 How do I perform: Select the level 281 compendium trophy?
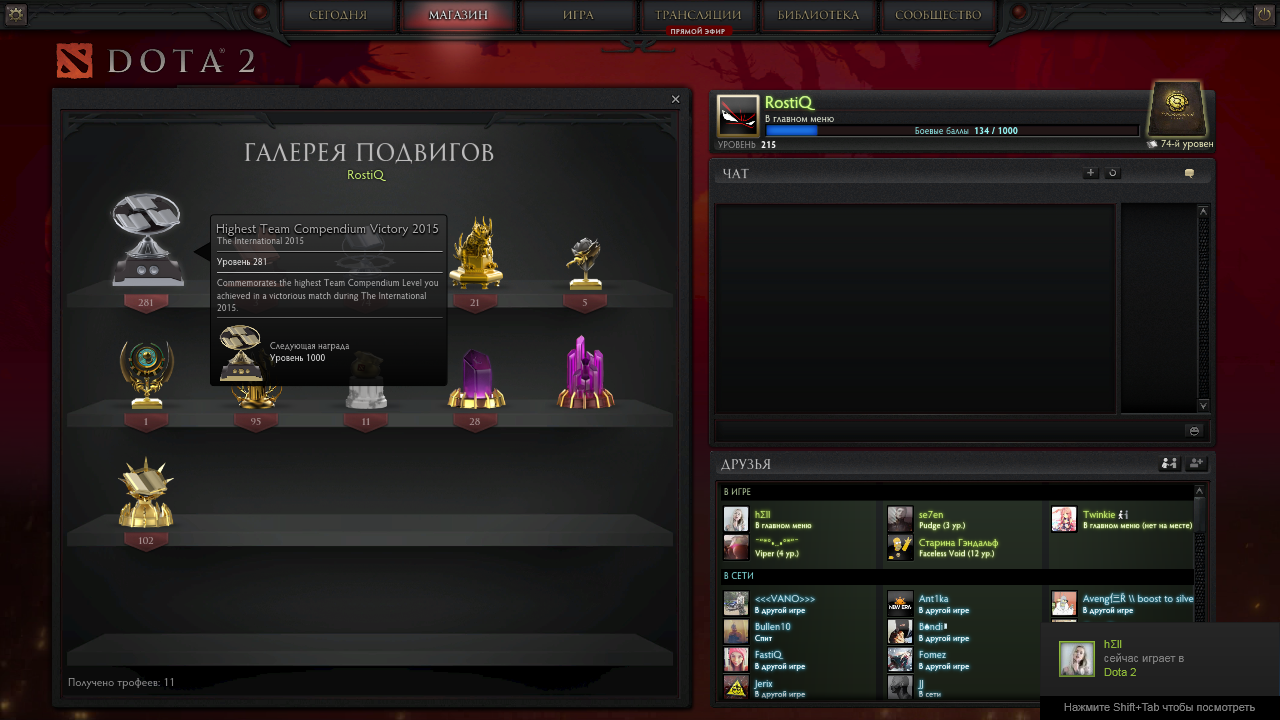(x=147, y=240)
